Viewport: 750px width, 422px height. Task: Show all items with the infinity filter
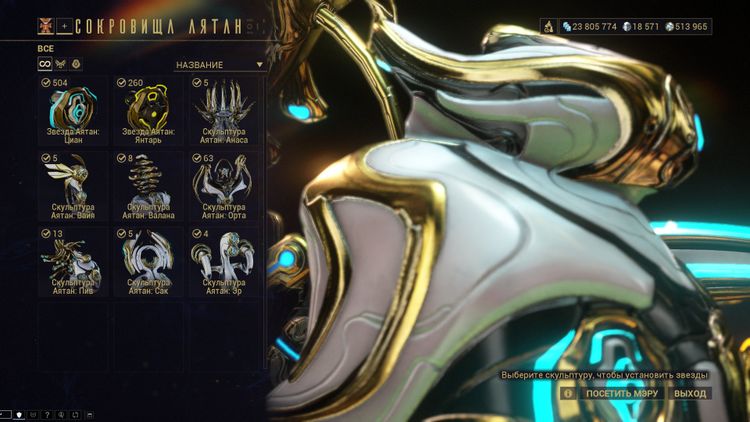coord(45,64)
